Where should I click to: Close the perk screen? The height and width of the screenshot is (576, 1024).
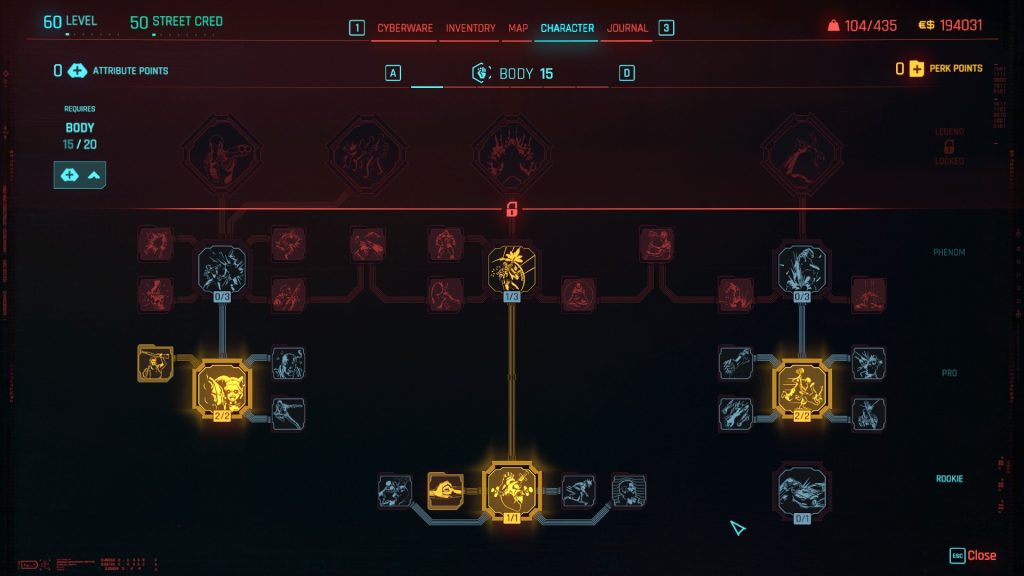pos(973,555)
